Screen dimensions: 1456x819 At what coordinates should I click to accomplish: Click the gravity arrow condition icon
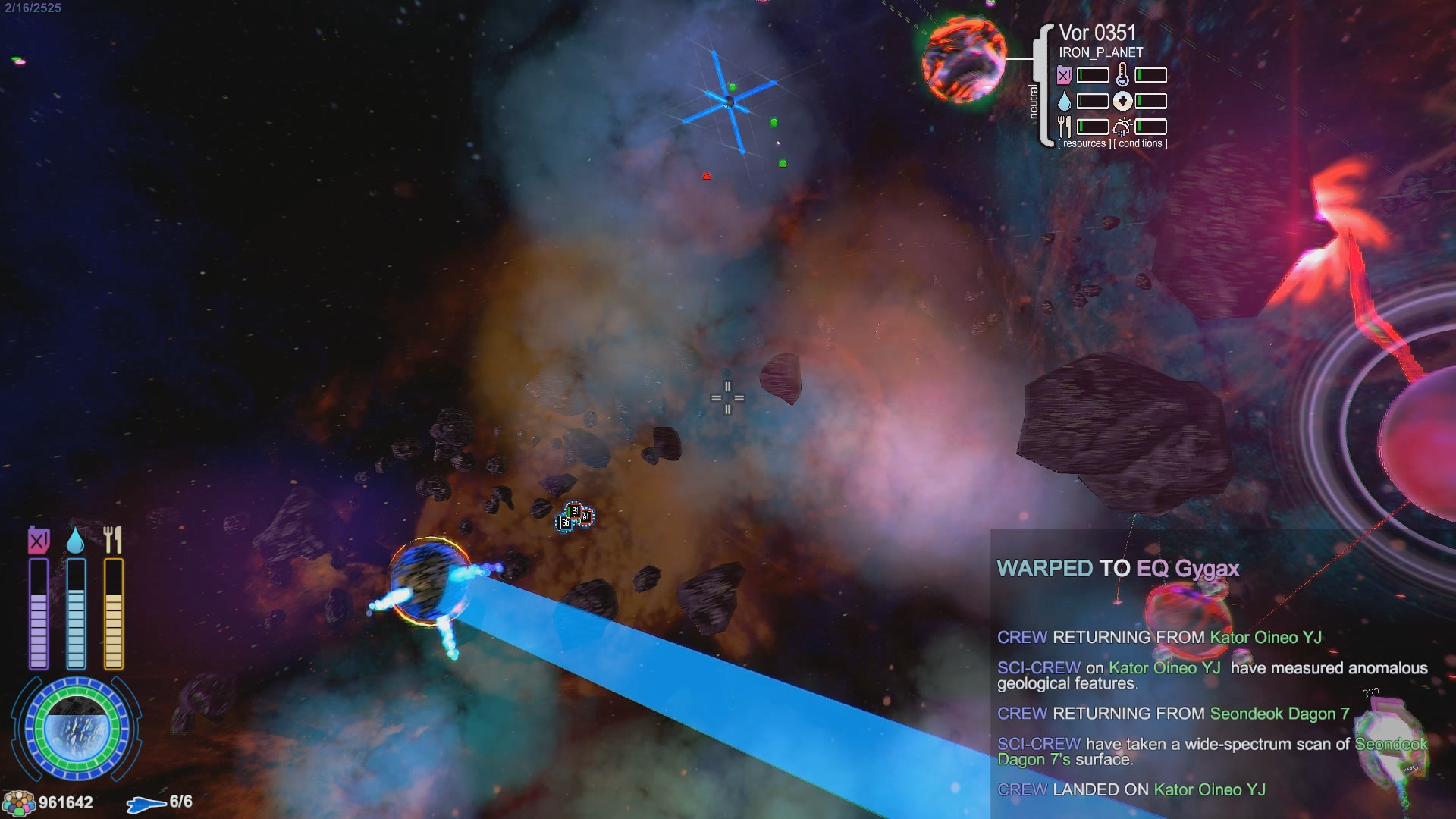(x=1123, y=99)
